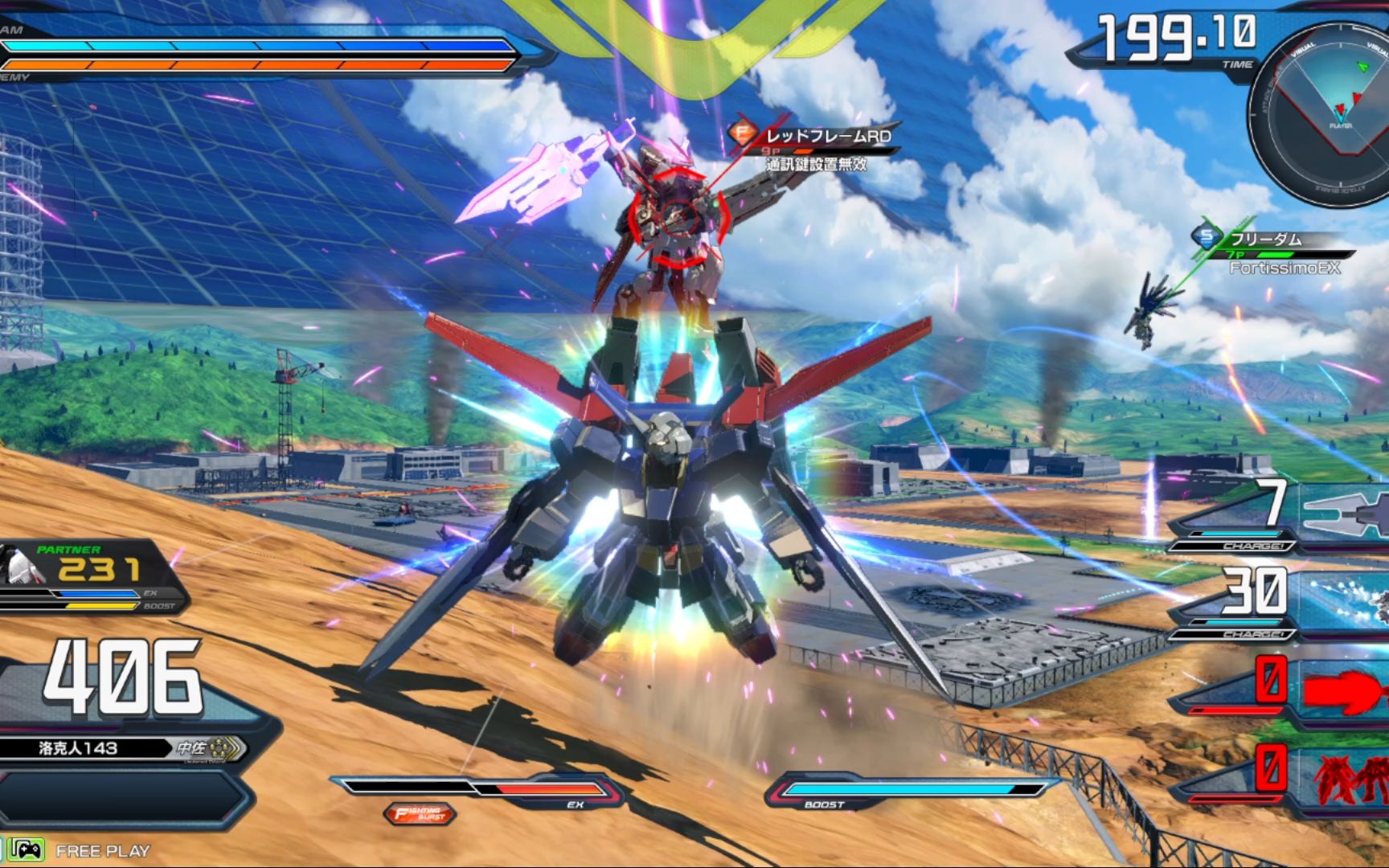The image size is (1389, 868).
Task: Select the rifle weapon icon with 7 ammo
Action: pos(1342,512)
